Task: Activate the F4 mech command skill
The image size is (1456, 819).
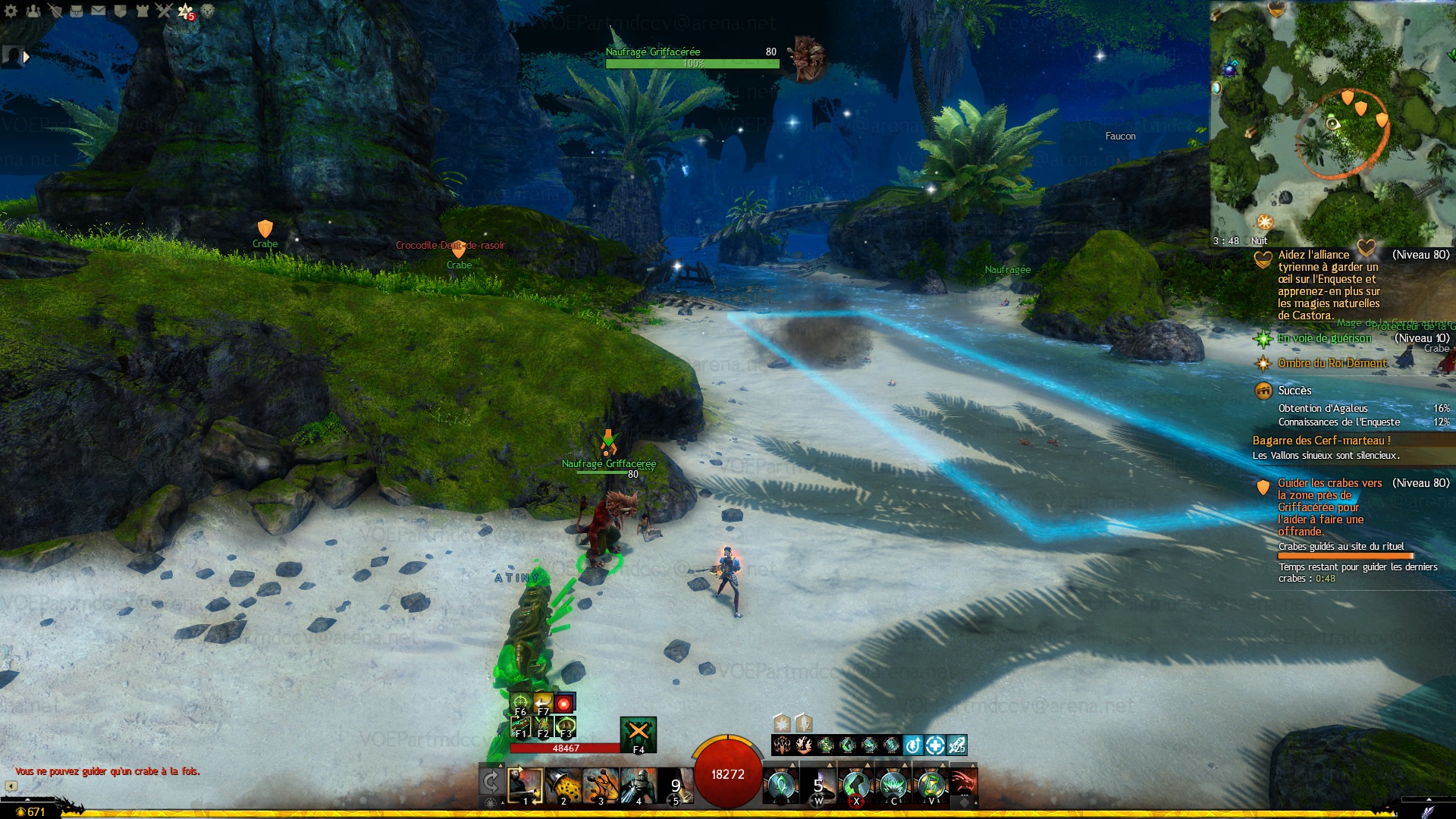Action: click(x=638, y=733)
